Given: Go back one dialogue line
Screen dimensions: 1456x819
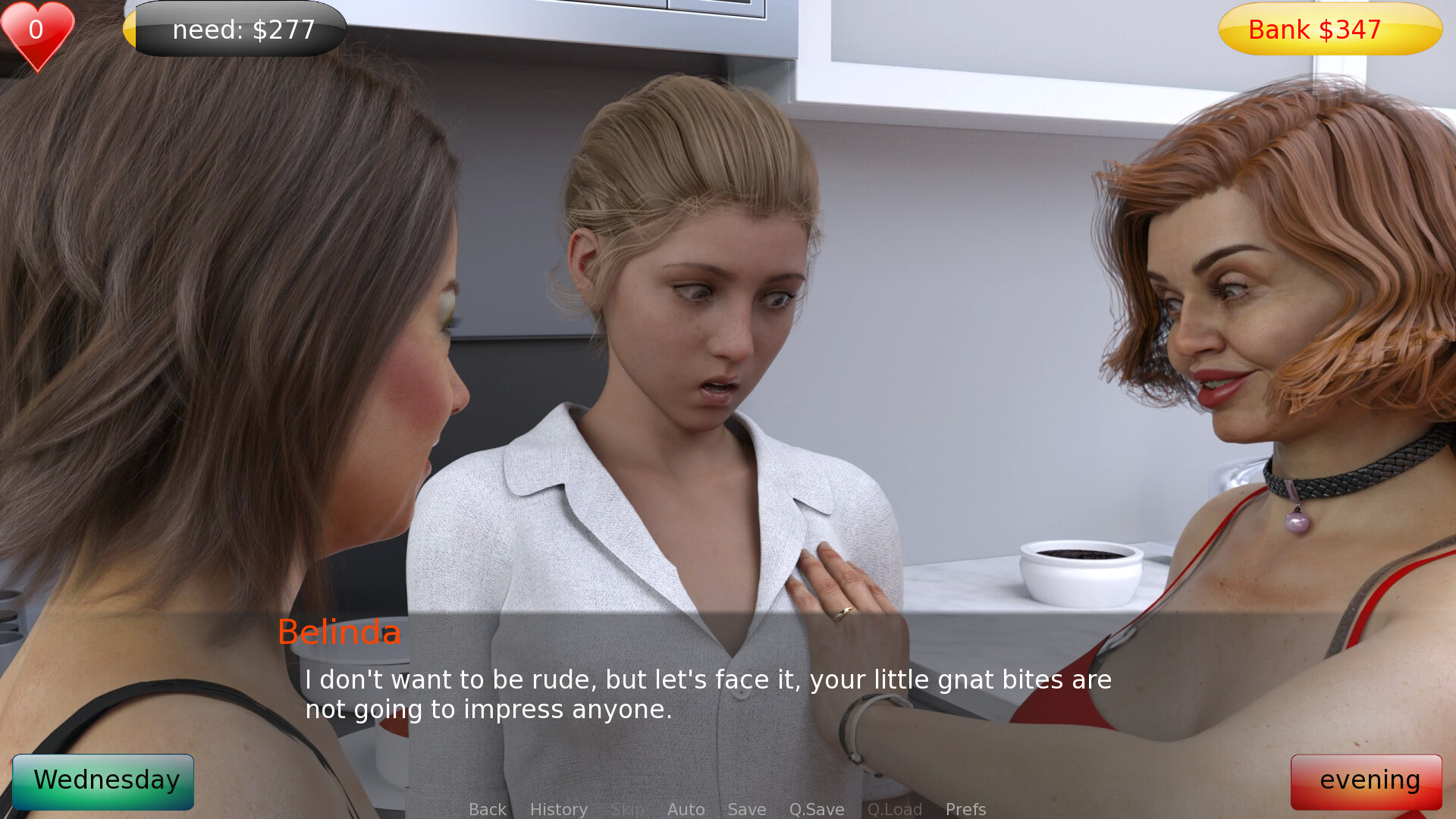Looking at the screenshot, I should [487, 809].
